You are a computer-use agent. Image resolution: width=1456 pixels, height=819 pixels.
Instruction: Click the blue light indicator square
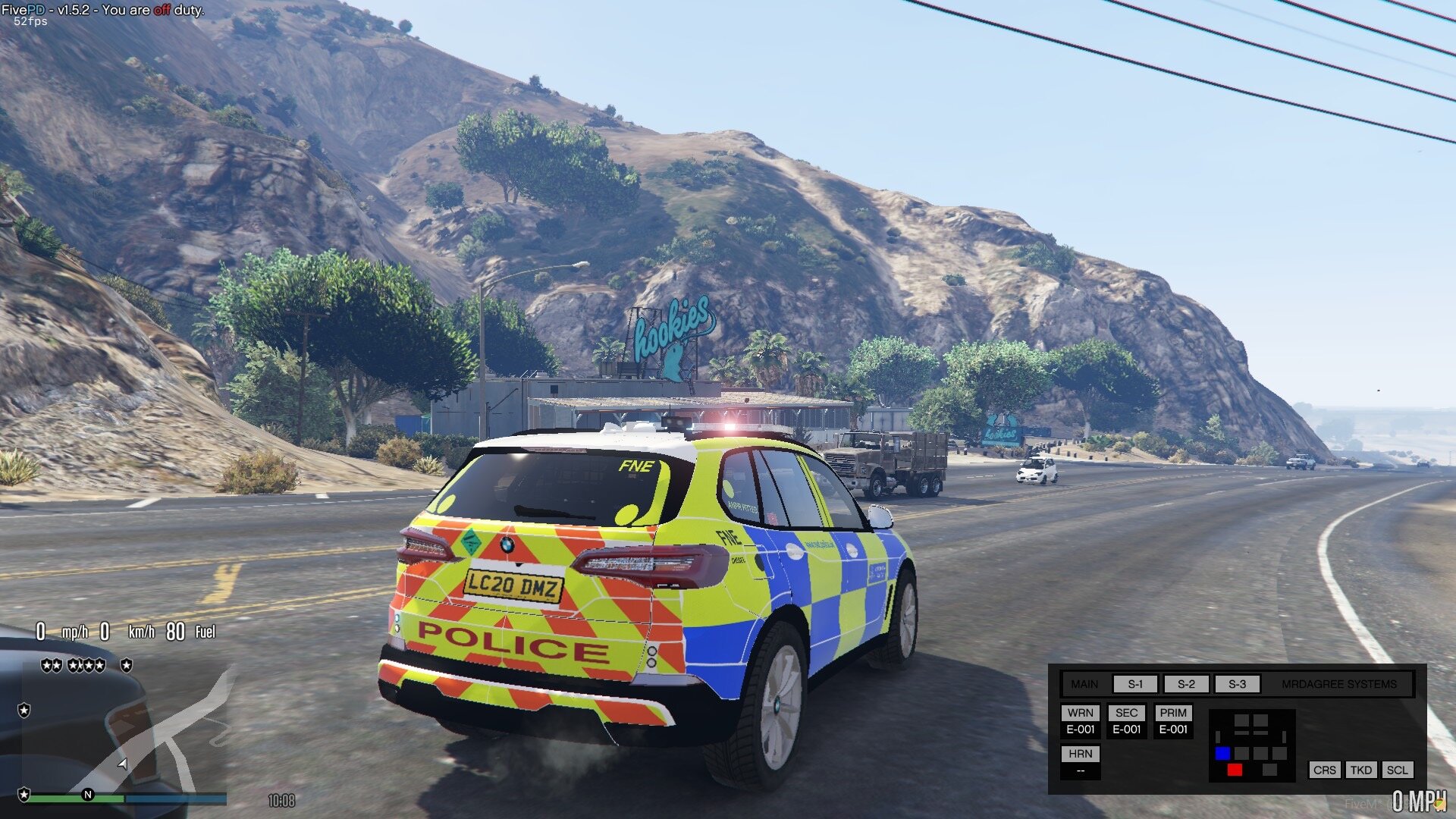coord(1222,753)
